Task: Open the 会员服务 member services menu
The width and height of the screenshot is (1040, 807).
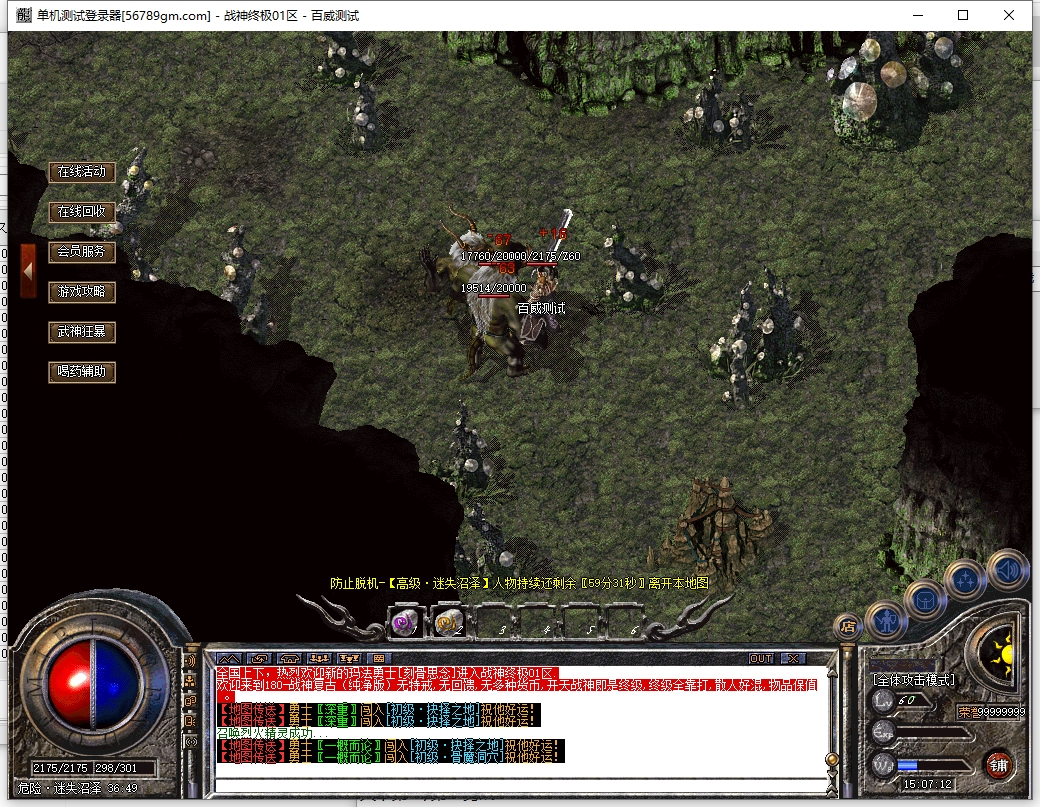Action: (81, 252)
